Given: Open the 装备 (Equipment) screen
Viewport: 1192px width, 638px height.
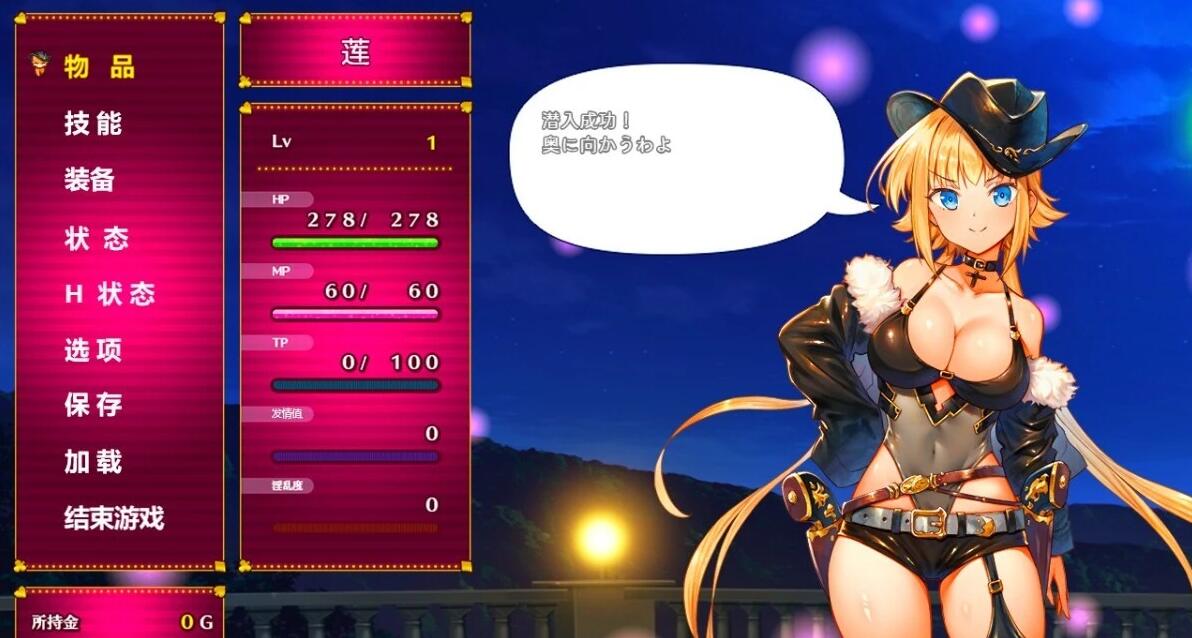Looking at the screenshot, I should coord(90,180).
